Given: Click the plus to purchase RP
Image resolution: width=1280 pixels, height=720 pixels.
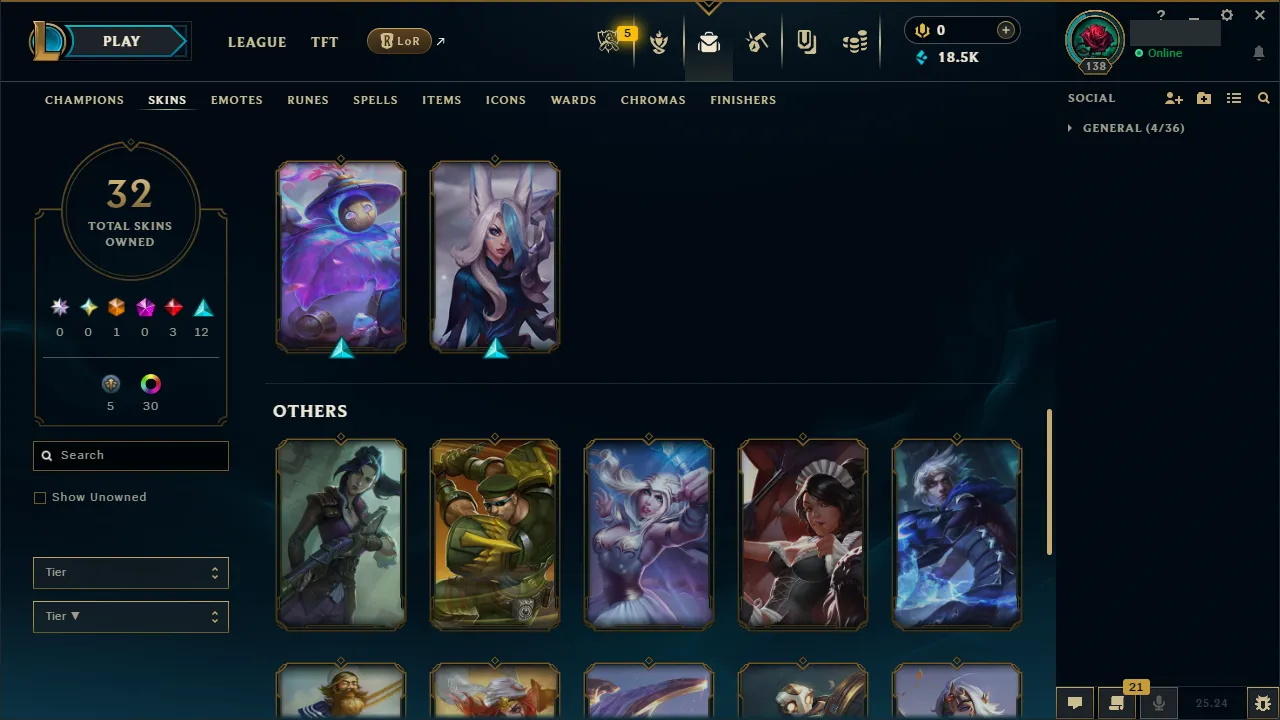Looking at the screenshot, I should pos(1005,30).
